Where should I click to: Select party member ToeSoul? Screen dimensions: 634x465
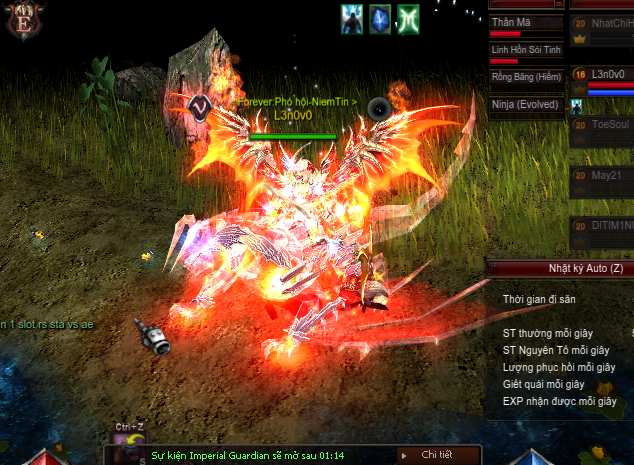click(x=610, y=125)
